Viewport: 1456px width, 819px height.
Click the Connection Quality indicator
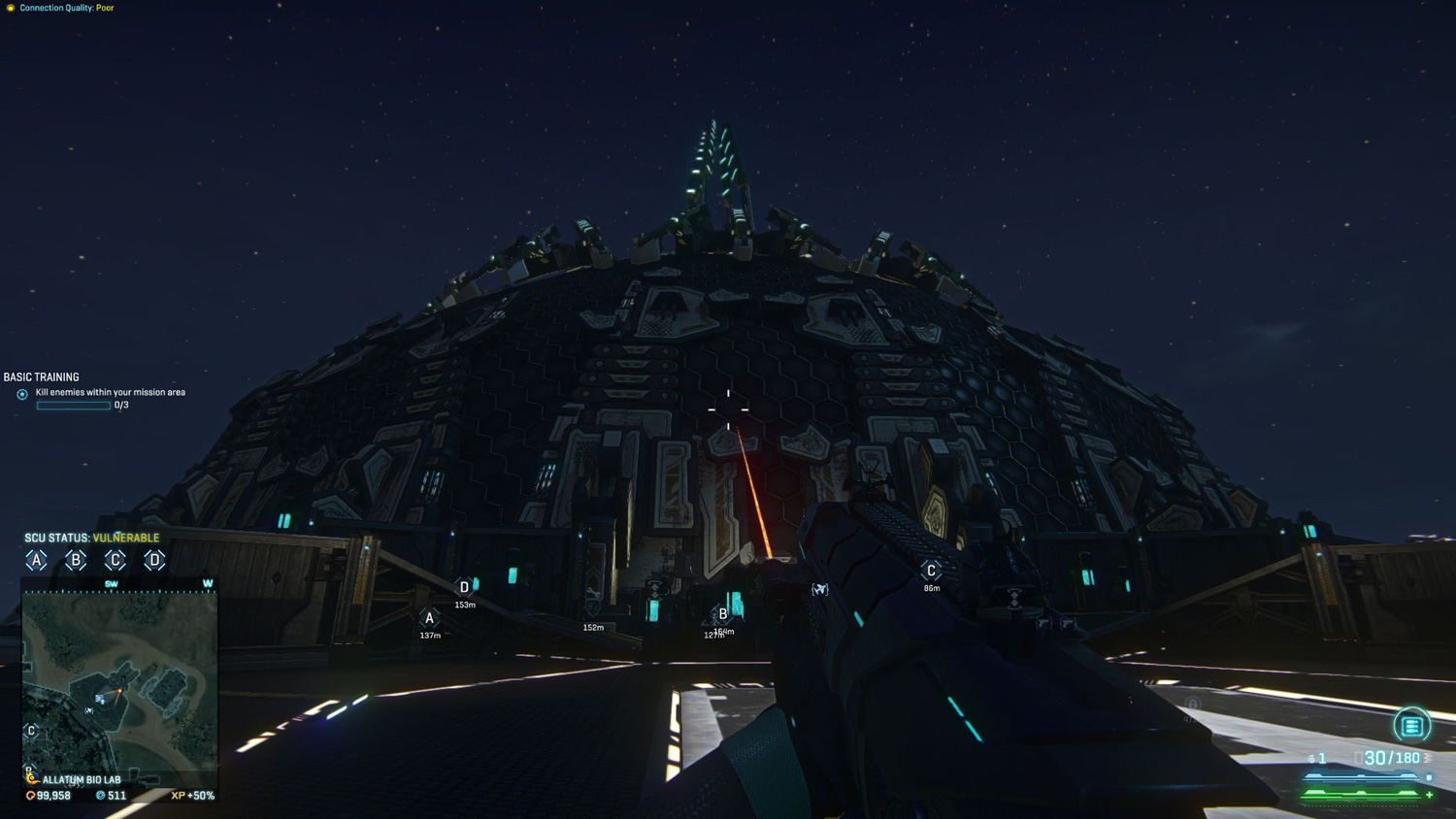(x=60, y=8)
